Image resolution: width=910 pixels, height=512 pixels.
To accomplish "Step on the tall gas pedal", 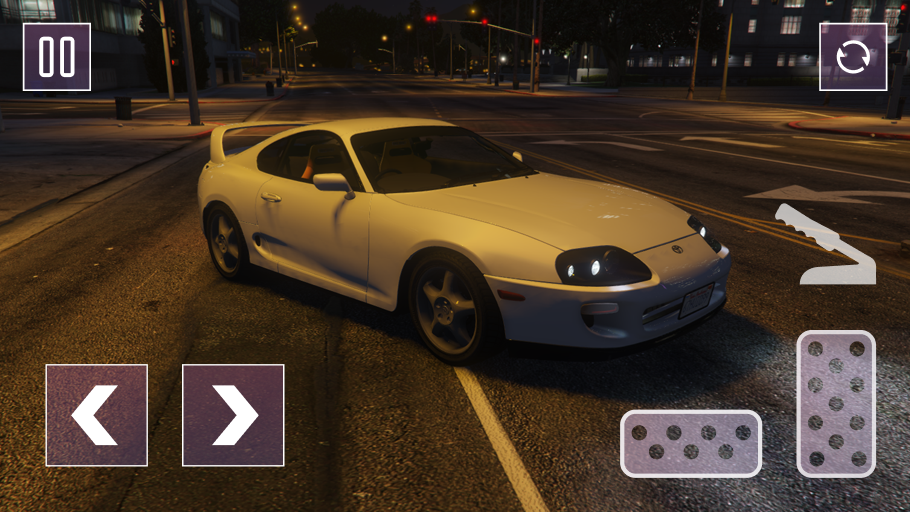I will (x=836, y=403).
